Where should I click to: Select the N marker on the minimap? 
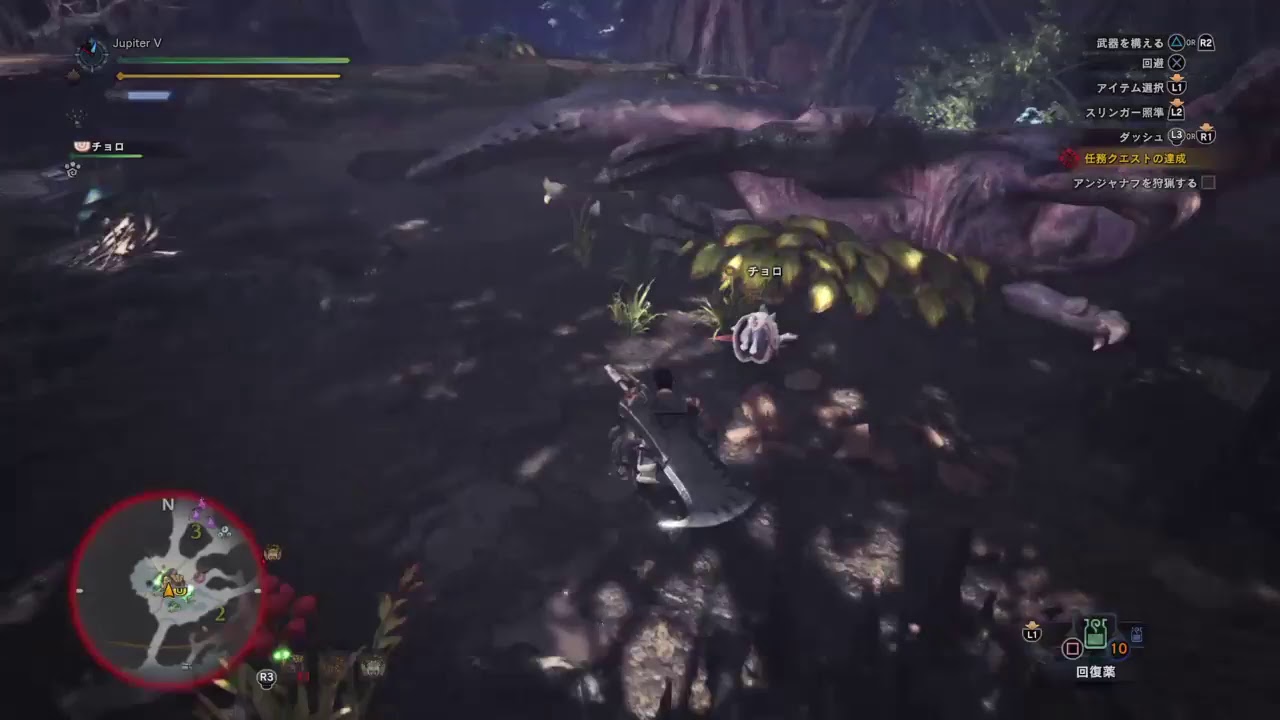(167, 505)
